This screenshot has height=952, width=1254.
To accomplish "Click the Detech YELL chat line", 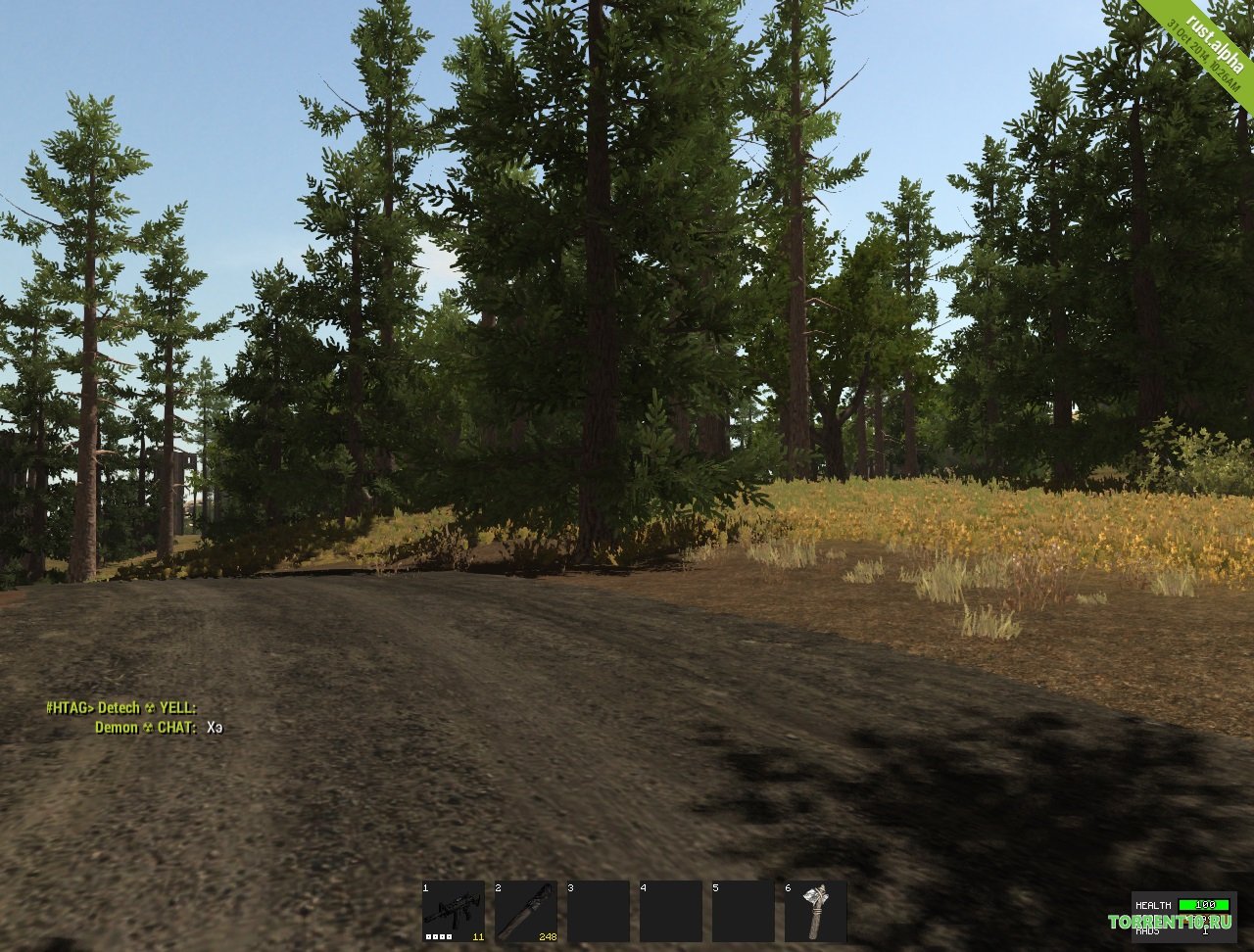I will (121, 707).
